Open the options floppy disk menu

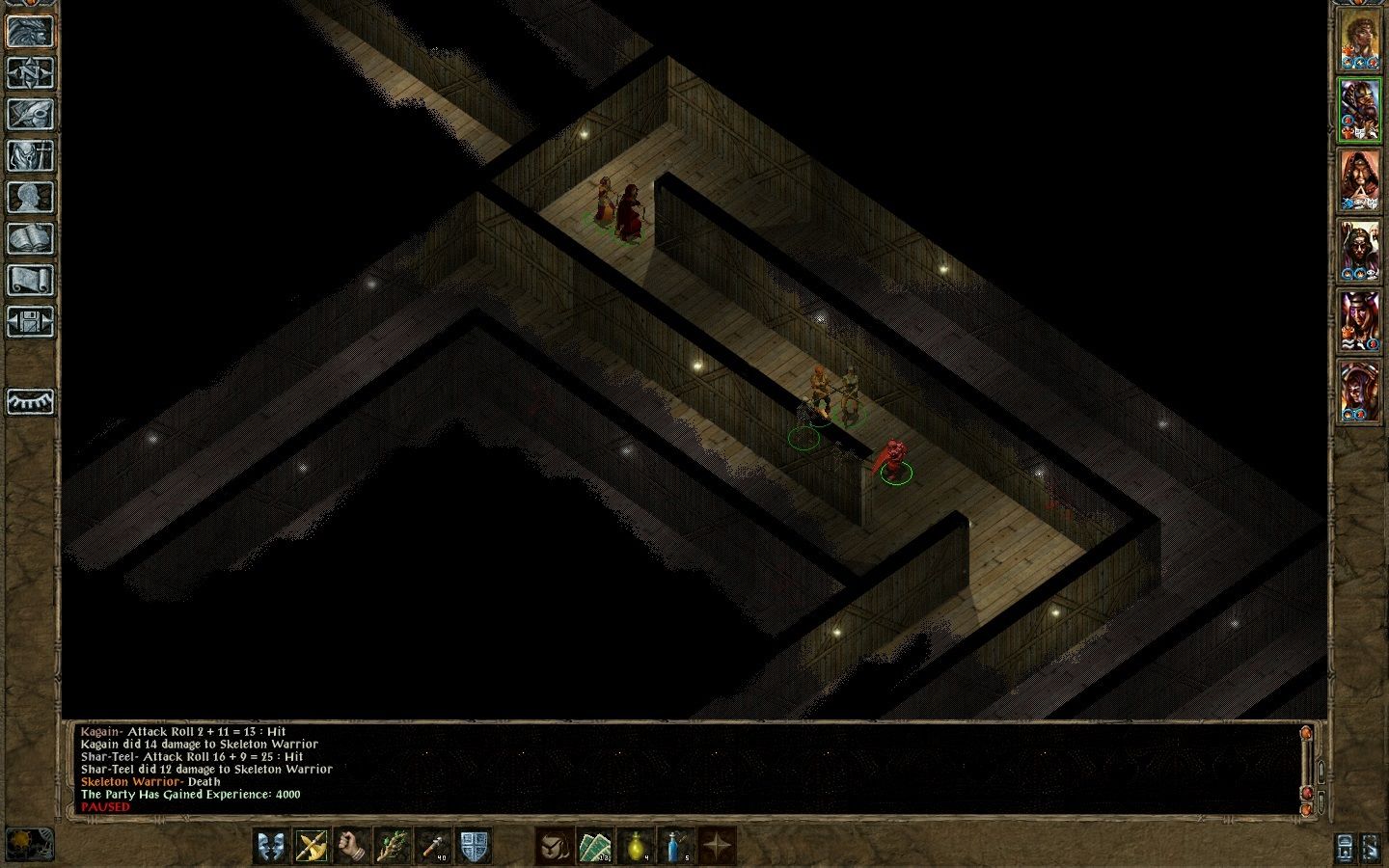(x=30, y=321)
